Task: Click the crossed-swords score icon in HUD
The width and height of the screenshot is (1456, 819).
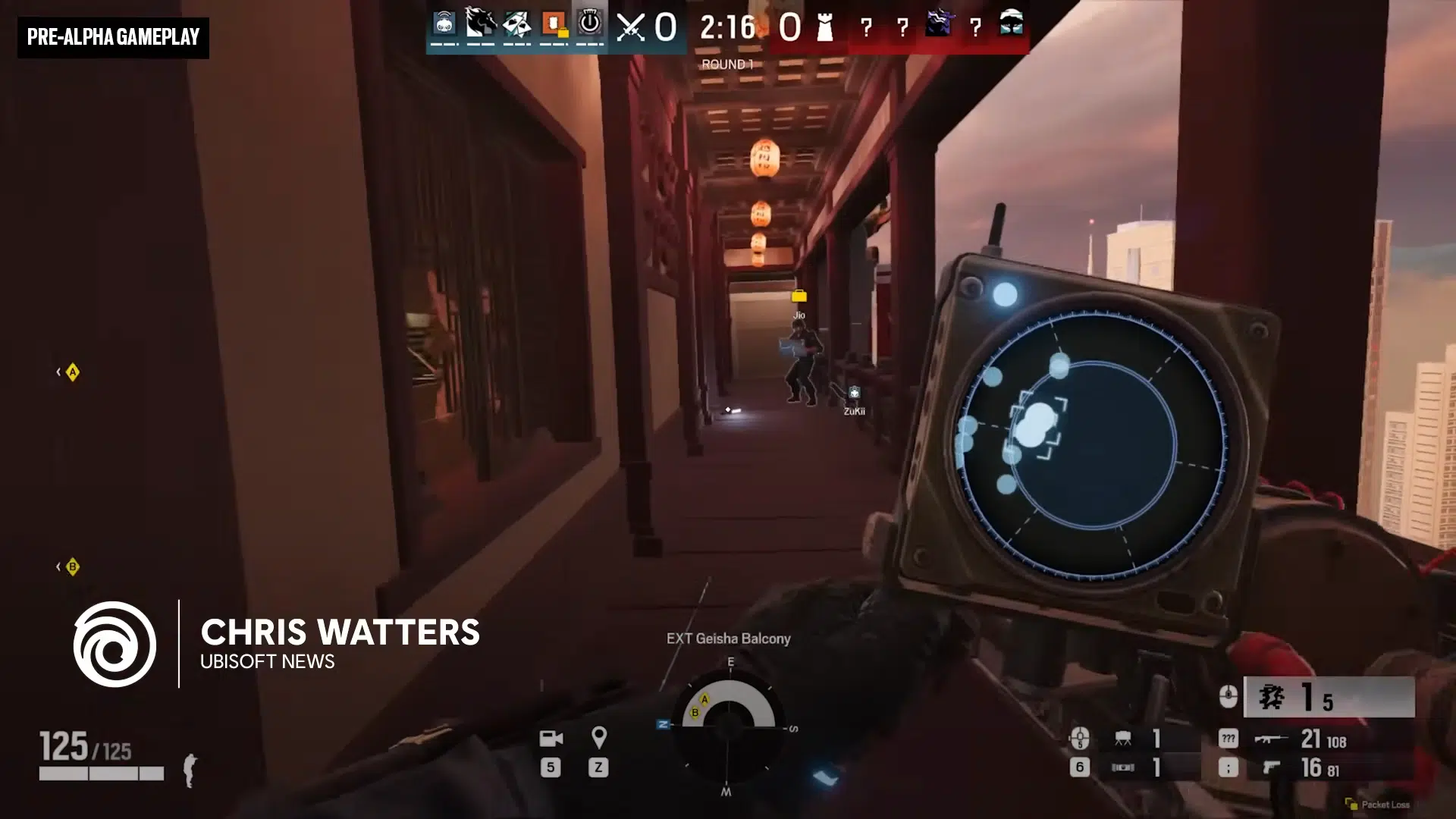Action: [629, 28]
